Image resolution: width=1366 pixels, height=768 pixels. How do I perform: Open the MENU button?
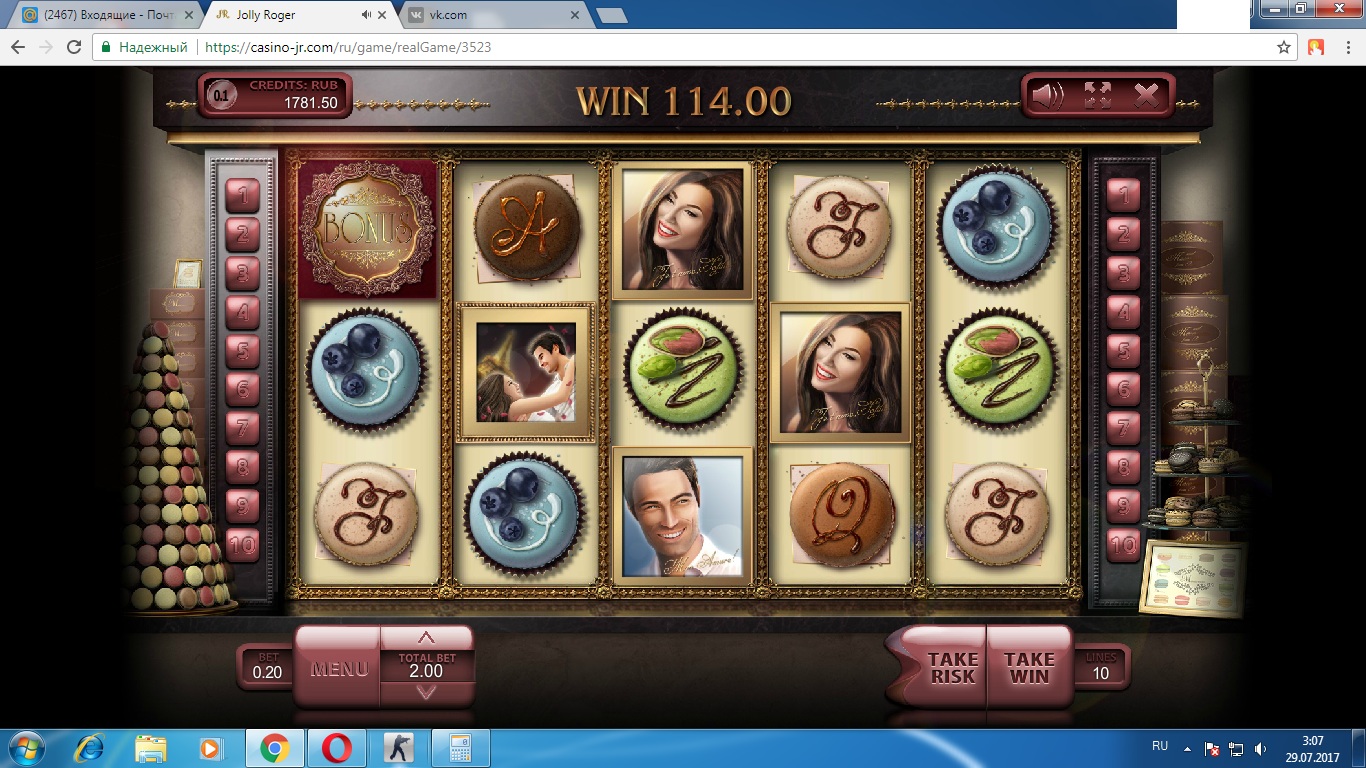(x=338, y=669)
